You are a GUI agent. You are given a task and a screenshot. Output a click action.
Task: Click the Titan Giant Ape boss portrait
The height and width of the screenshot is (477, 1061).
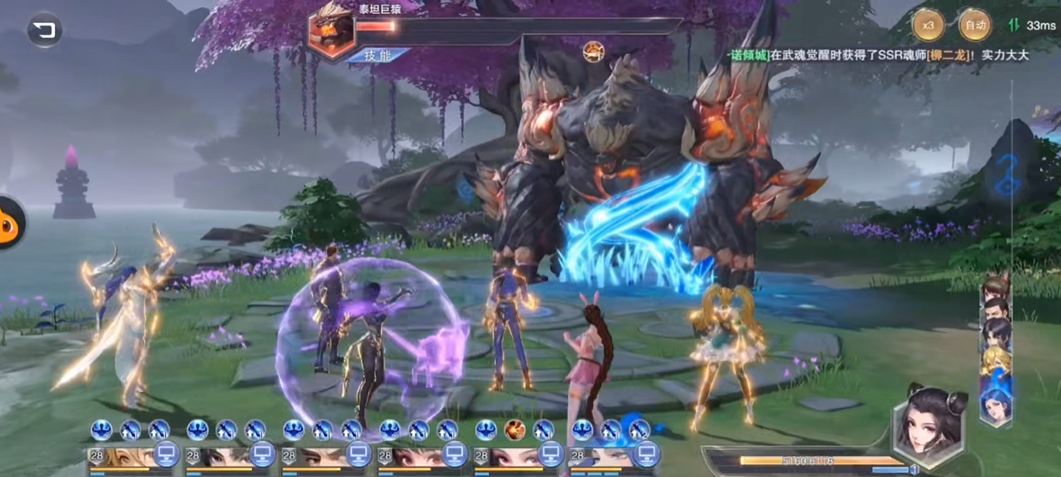click(x=334, y=26)
